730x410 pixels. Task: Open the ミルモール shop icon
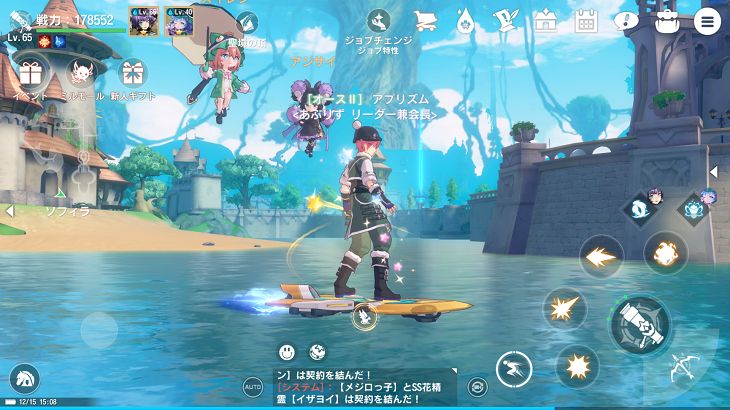(x=82, y=73)
